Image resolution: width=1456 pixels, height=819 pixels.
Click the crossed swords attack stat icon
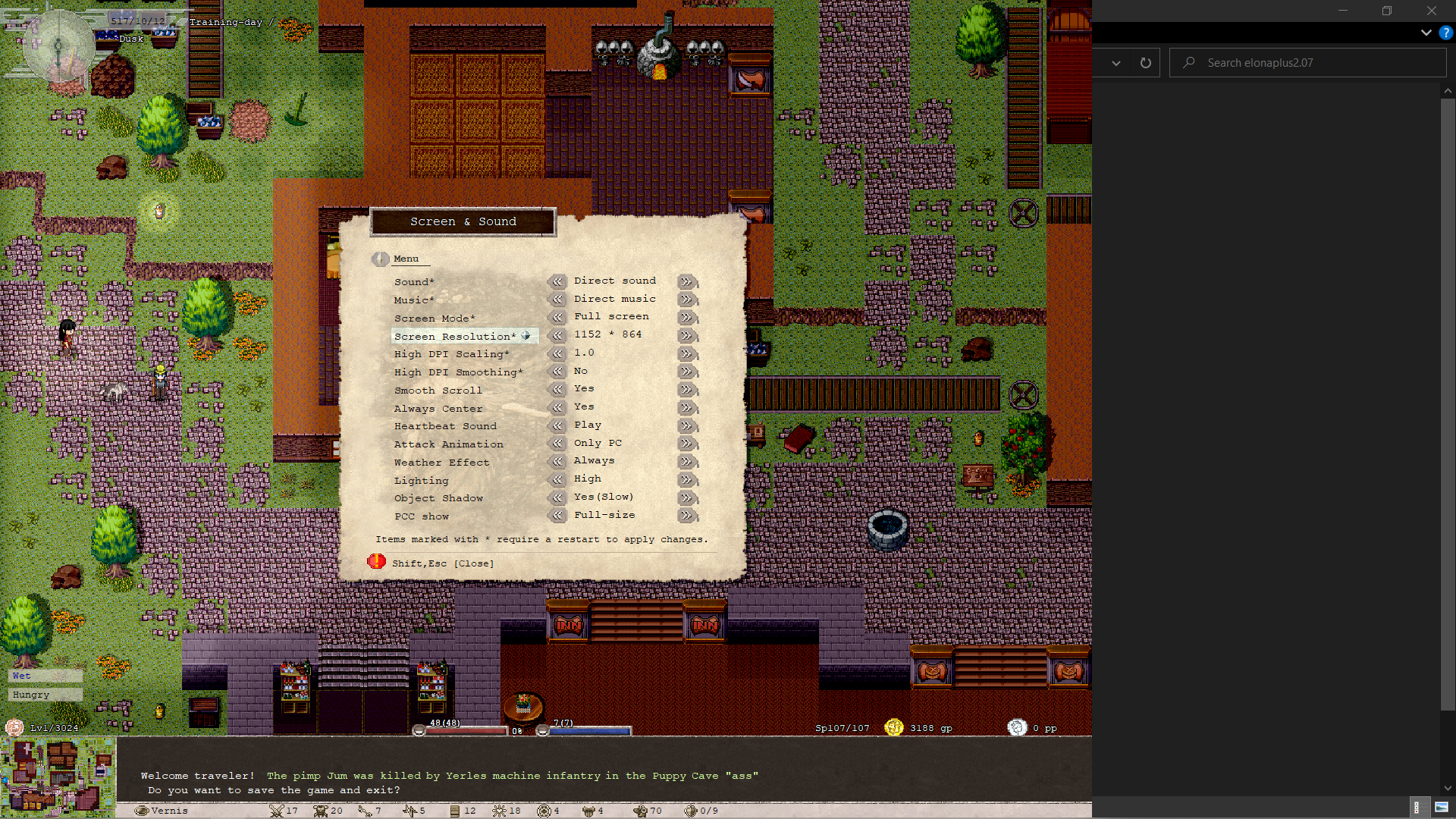point(275,810)
